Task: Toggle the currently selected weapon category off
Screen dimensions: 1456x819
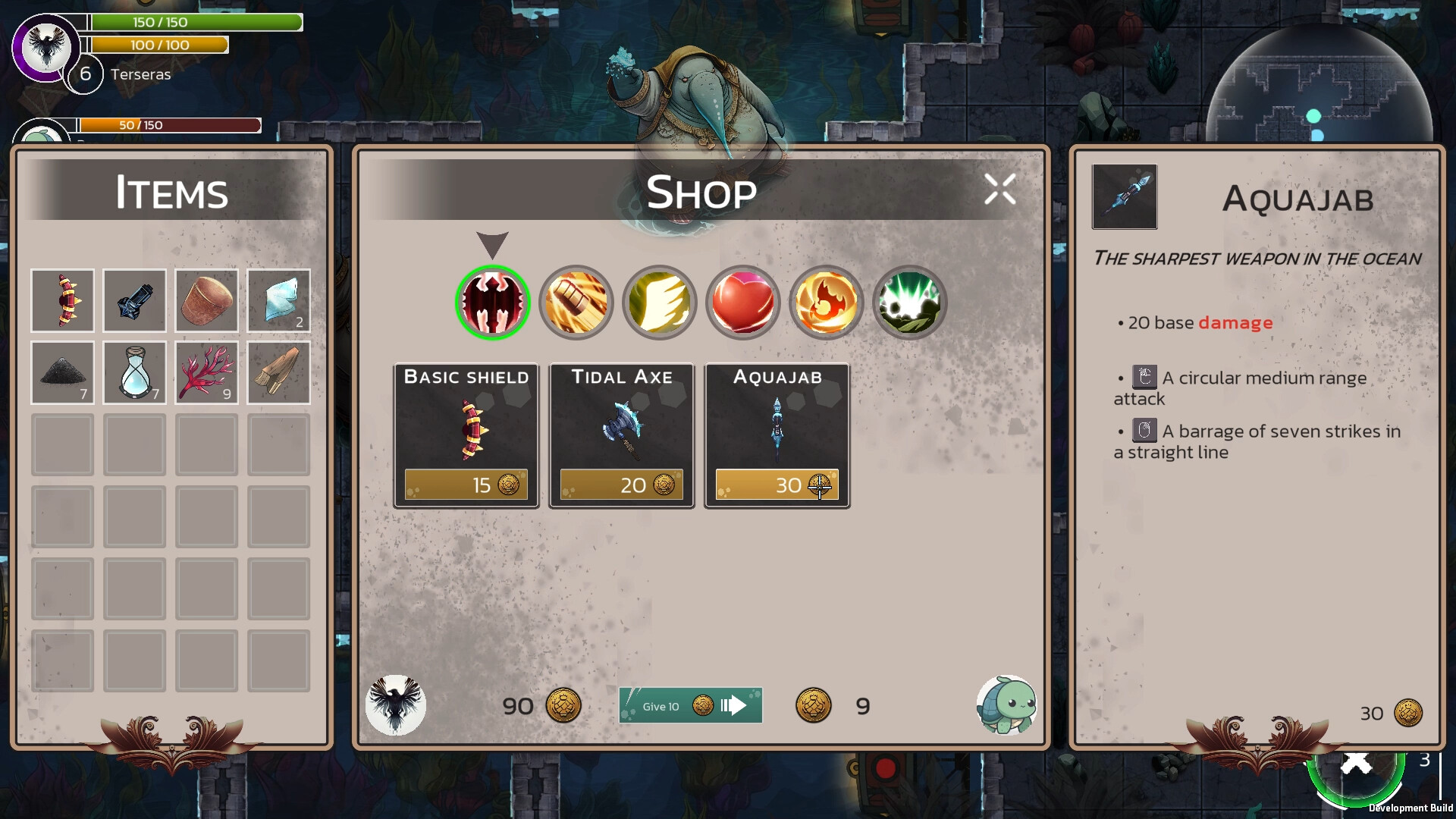Action: [x=492, y=303]
